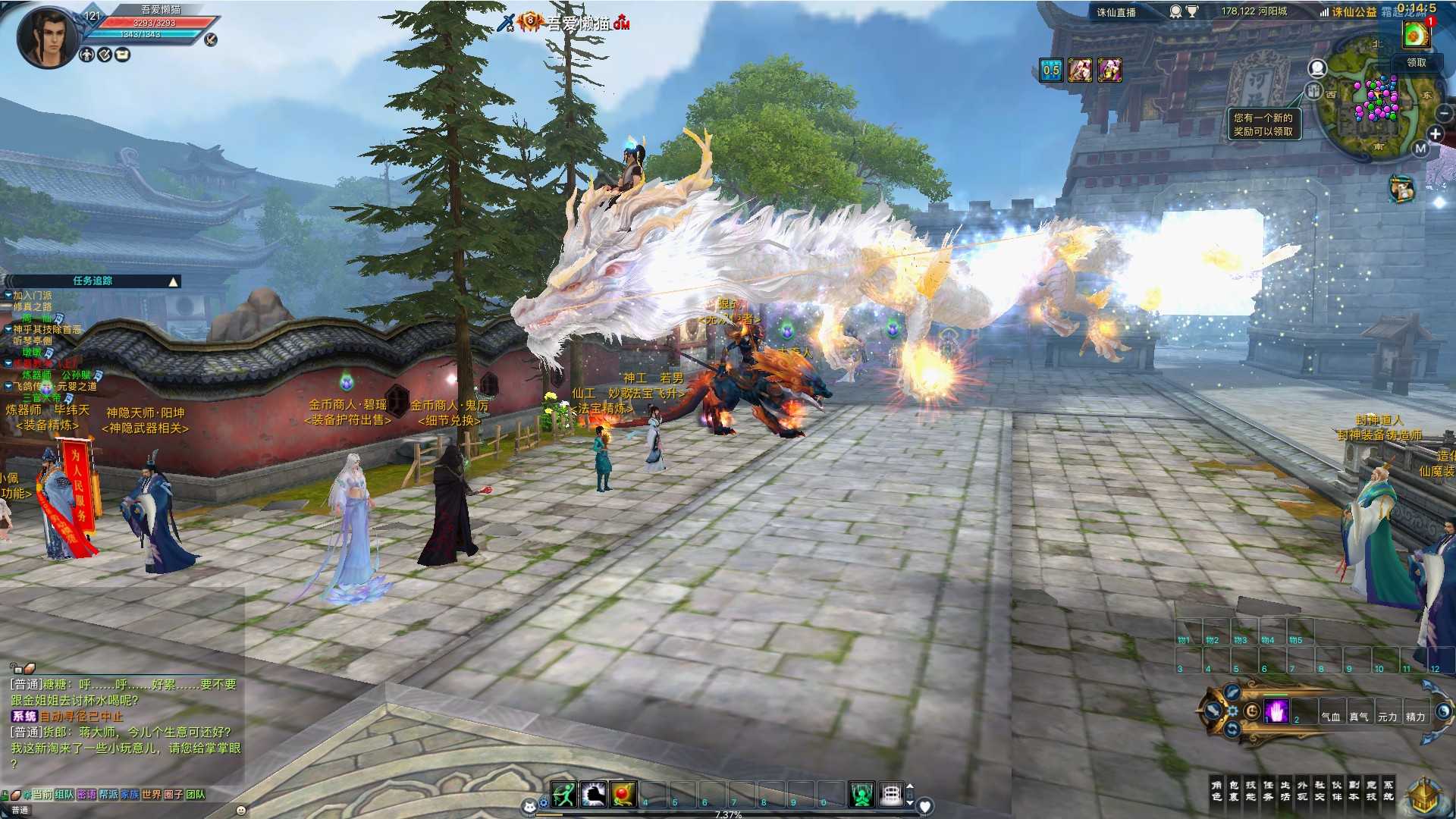Screen dimensions: 1456x819
Task: Open the 包裹 bag menu
Action: click(1234, 791)
